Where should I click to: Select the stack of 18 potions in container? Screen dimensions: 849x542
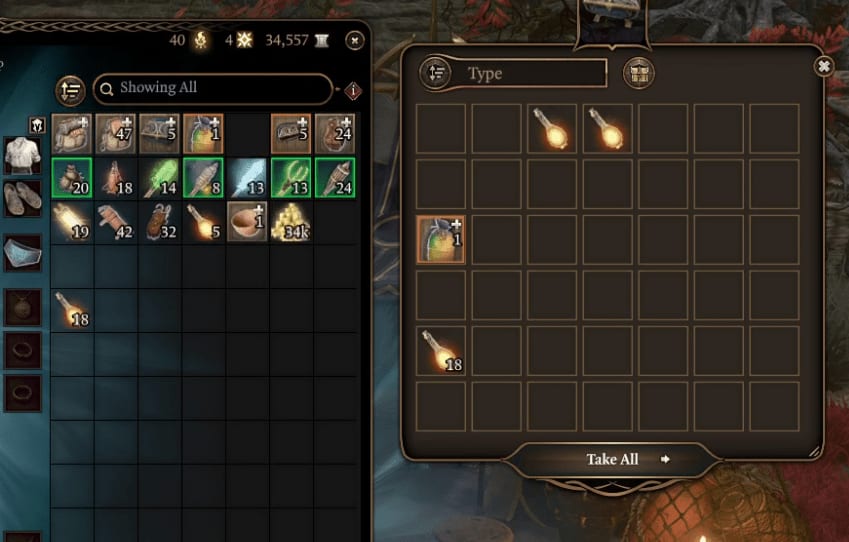(x=441, y=350)
